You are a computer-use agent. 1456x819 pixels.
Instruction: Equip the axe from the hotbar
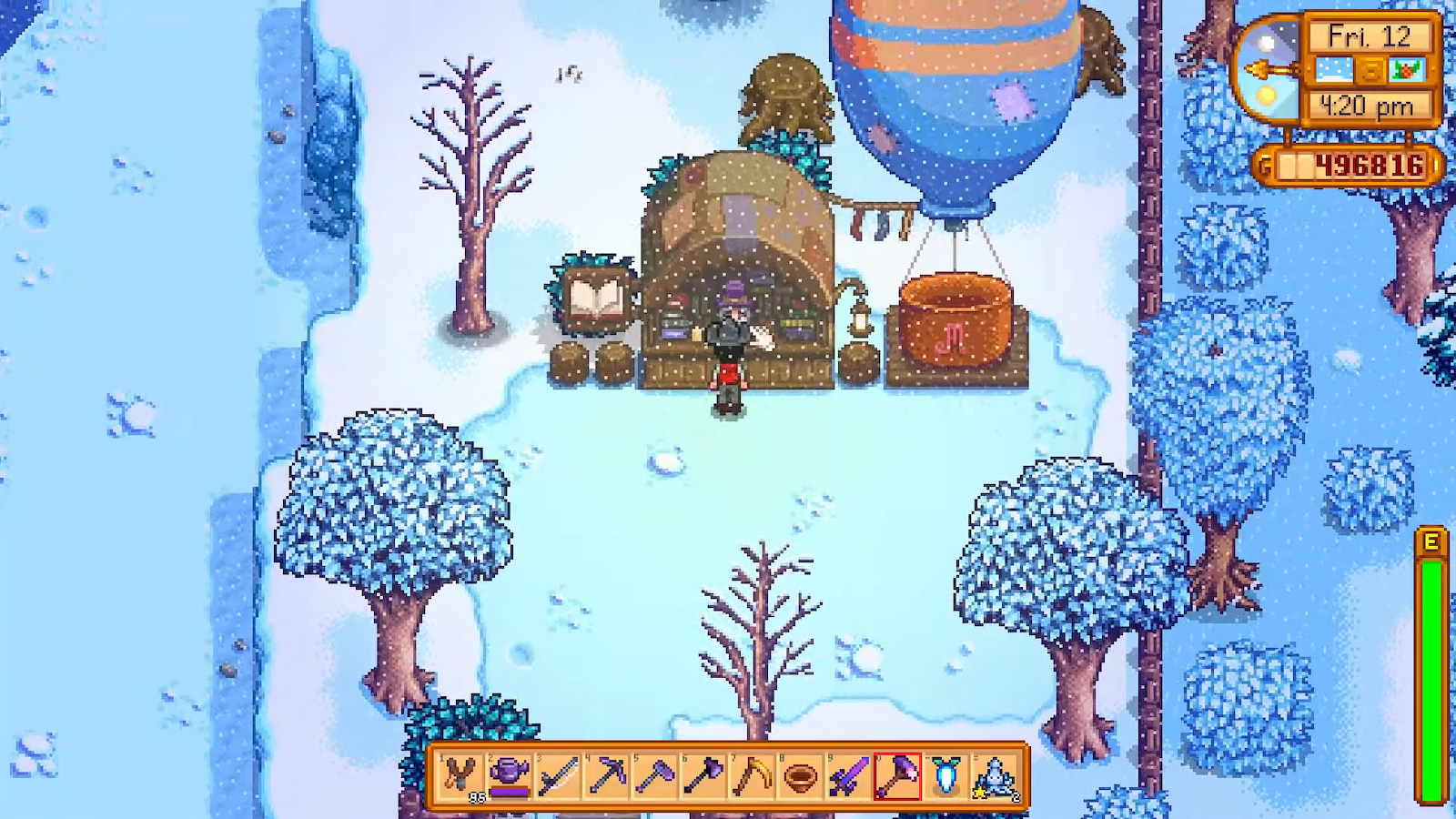click(703, 777)
